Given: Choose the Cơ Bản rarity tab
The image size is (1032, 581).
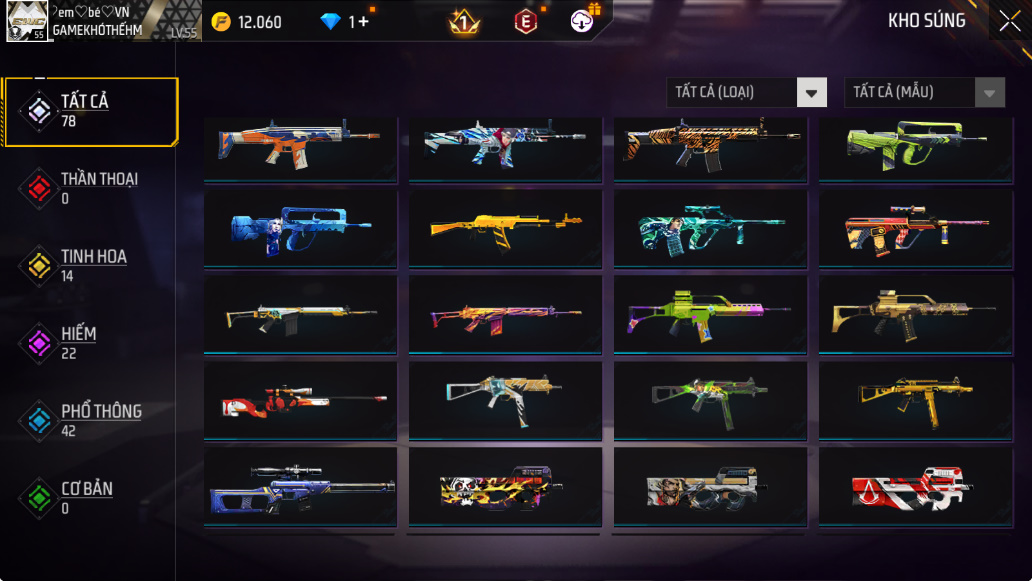Looking at the screenshot, I should (91, 498).
